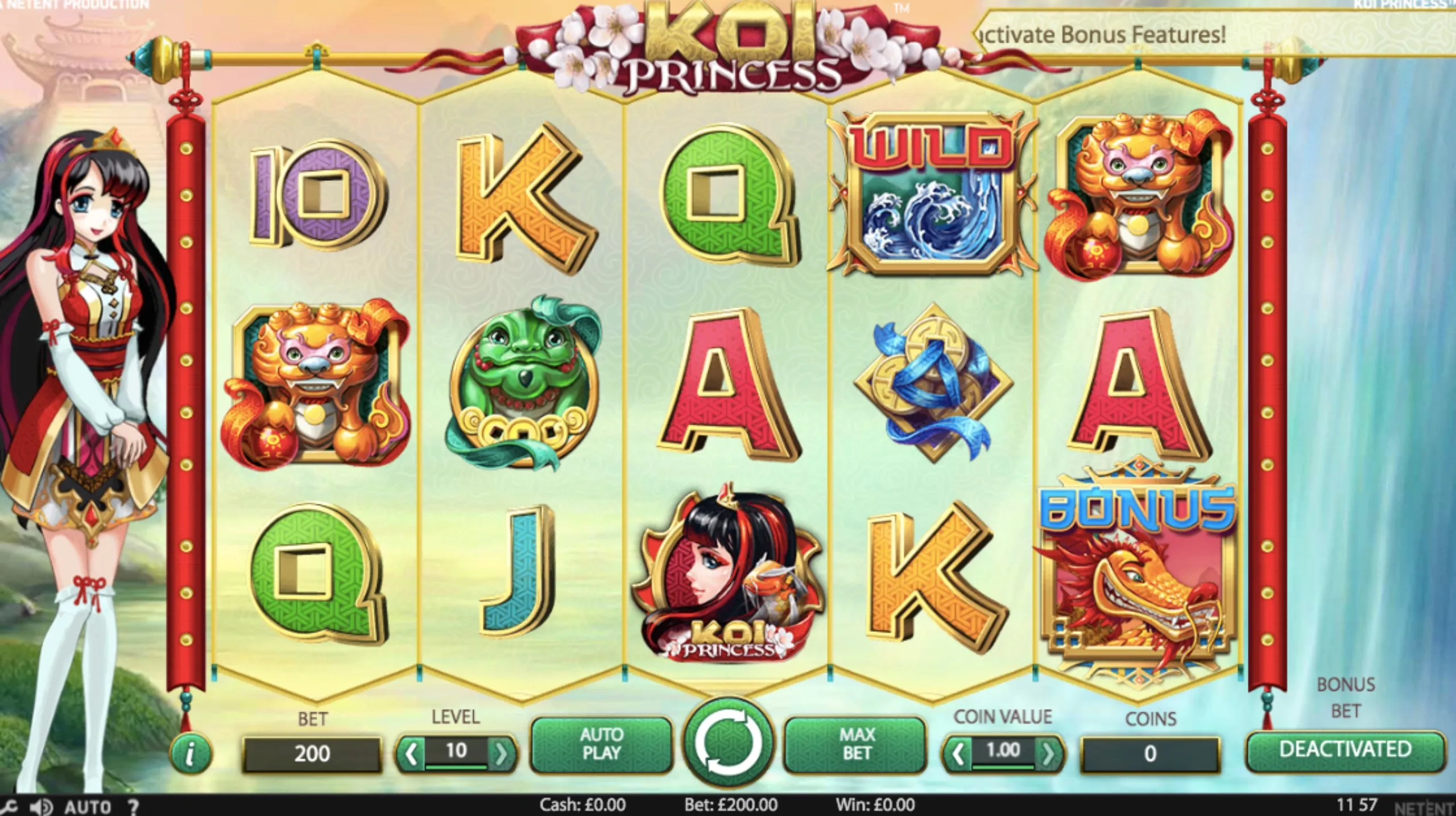
Task: Open the paytable info button
Action: coord(190,755)
